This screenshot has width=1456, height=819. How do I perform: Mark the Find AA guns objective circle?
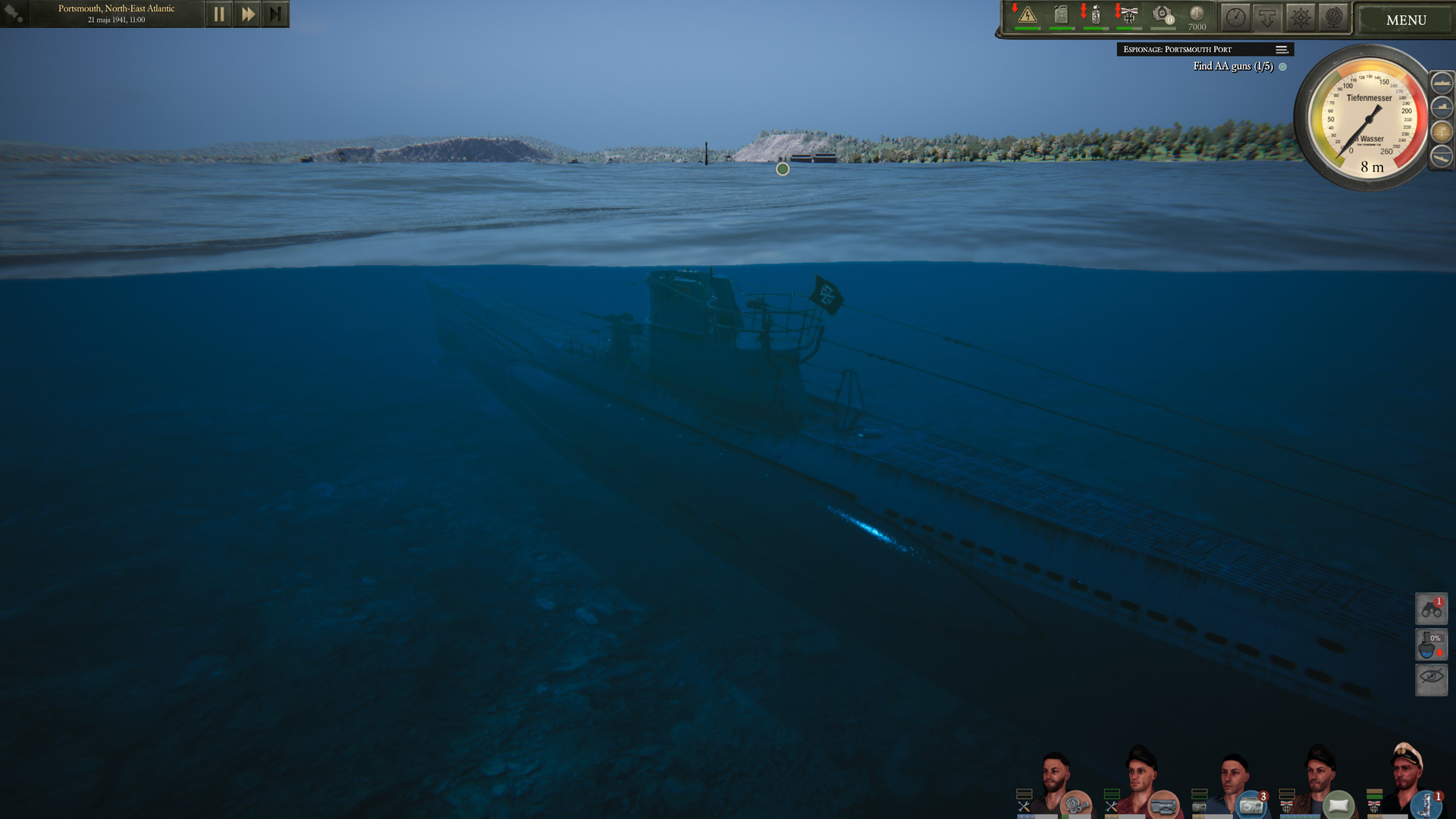(x=1283, y=67)
